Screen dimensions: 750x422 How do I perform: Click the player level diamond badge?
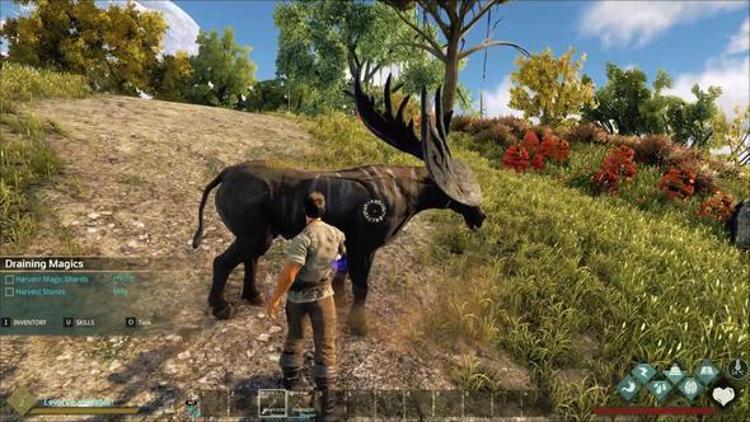pos(21,402)
